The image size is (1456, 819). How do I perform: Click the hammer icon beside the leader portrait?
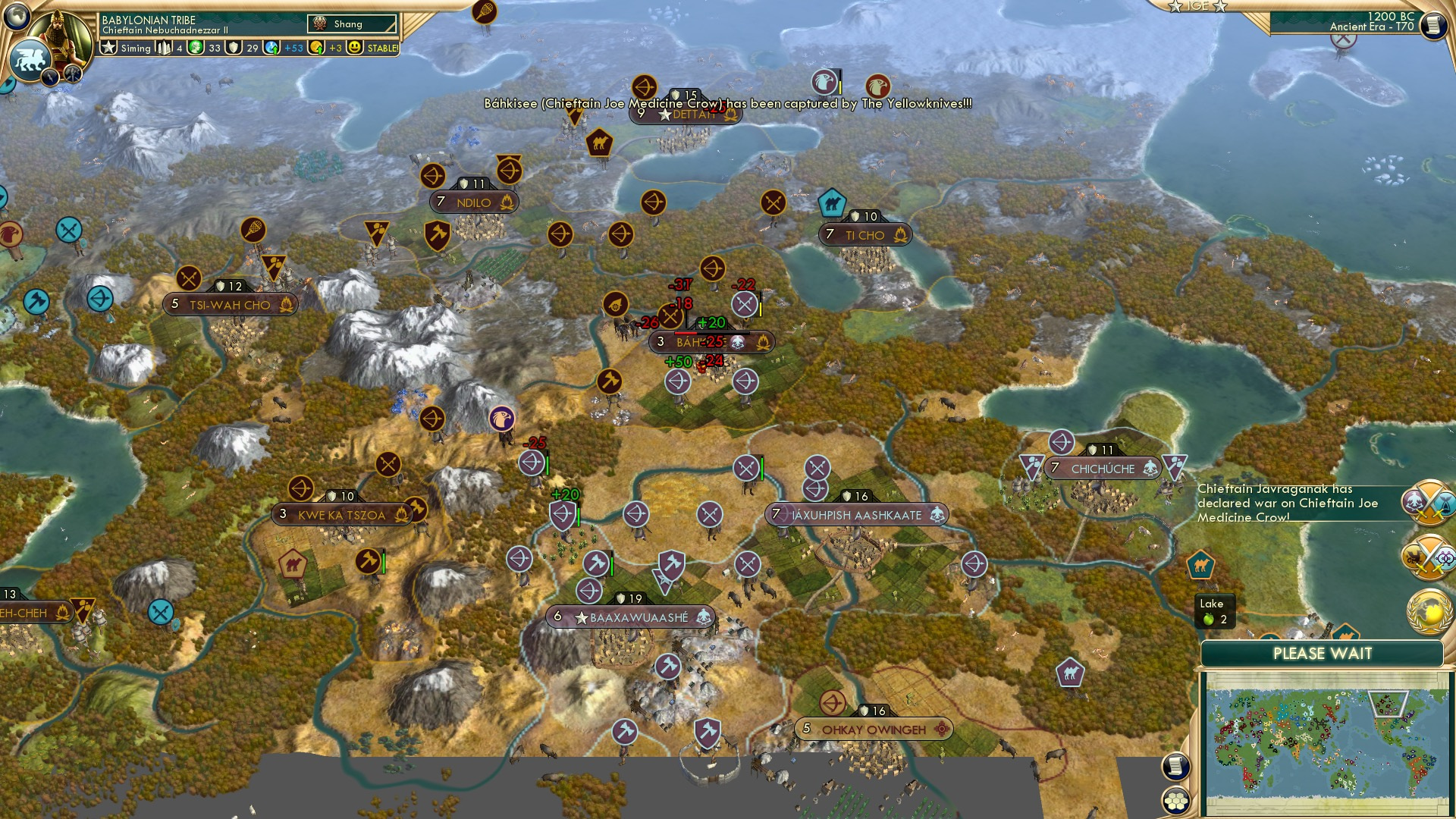coord(71,74)
